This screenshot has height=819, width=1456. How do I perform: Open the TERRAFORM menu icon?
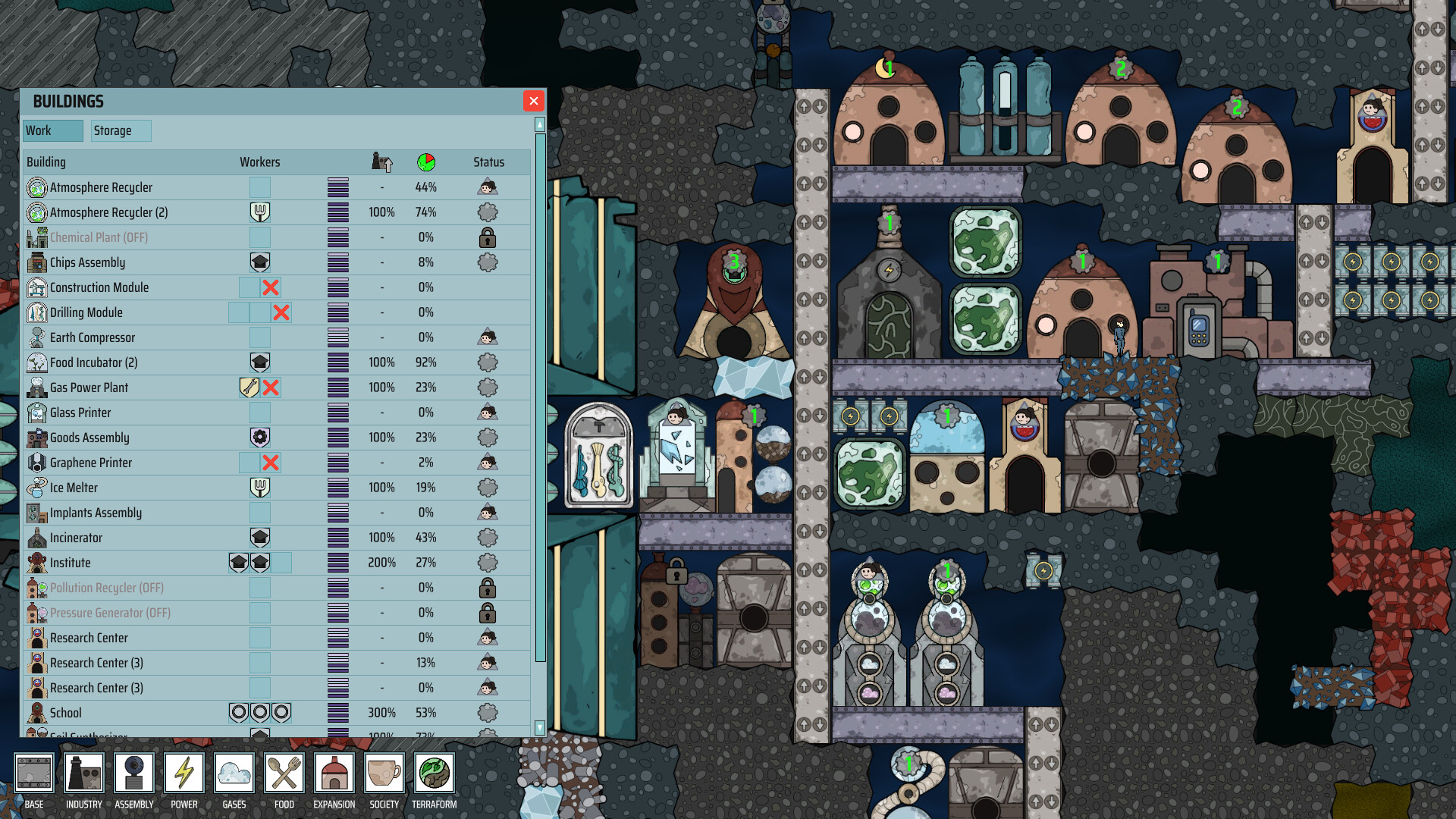(x=434, y=773)
